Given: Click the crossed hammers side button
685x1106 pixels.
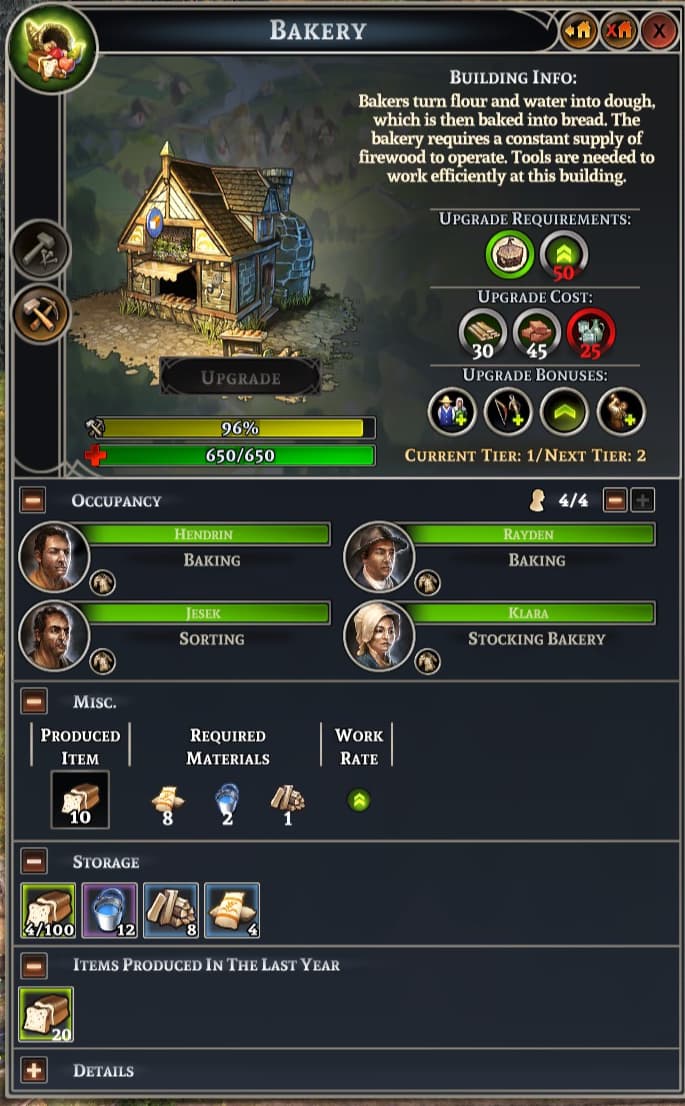Looking at the screenshot, I should 42,314.
